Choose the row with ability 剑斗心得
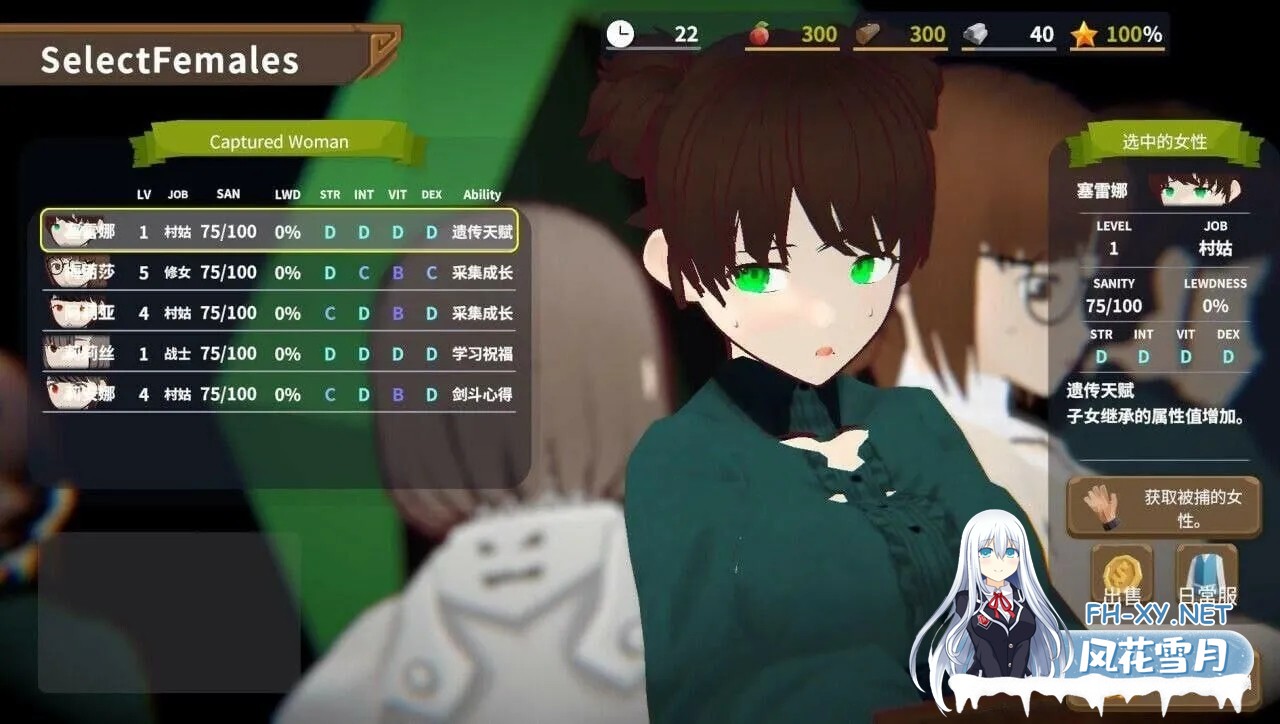This screenshot has width=1280, height=724. [280, 394]
